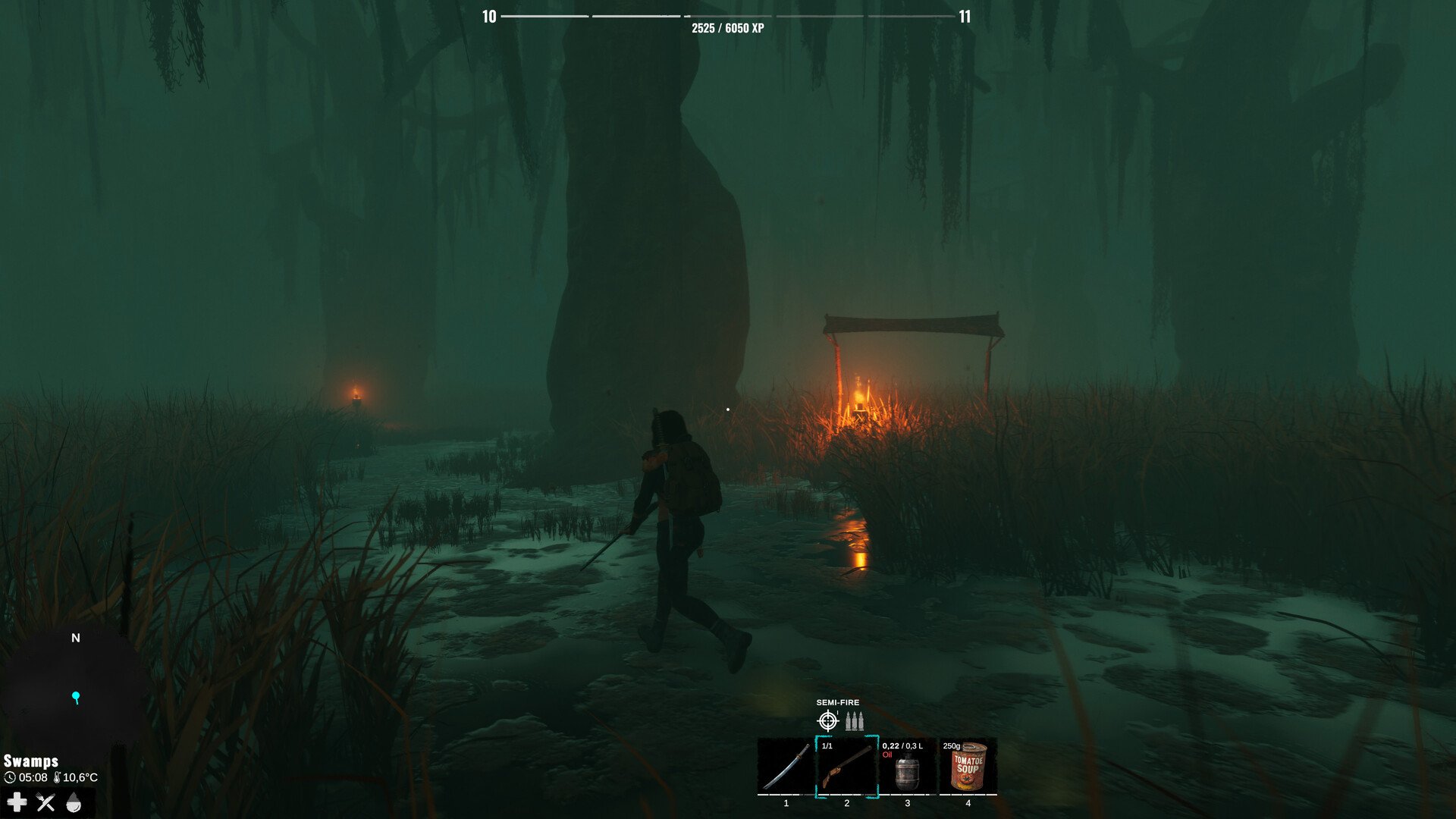Pick the Tomato Soup can slot

point(968,766)
